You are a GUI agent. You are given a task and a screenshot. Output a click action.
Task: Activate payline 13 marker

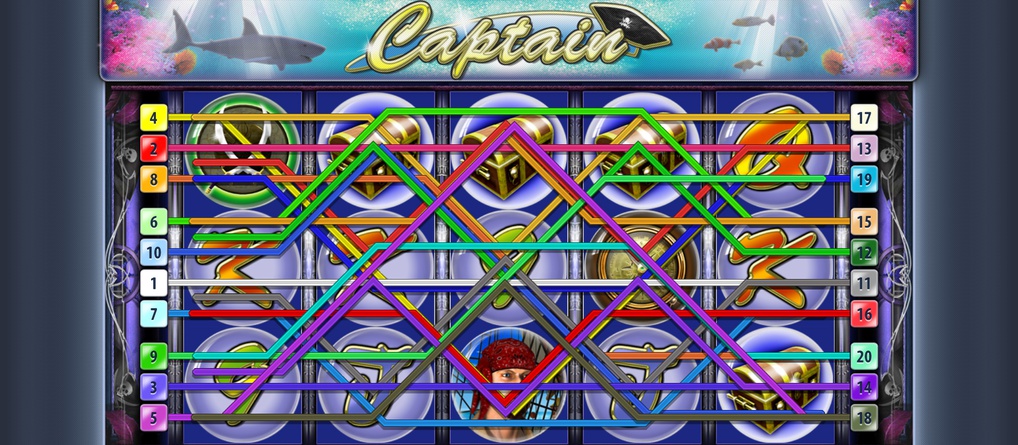pos(864,149)
